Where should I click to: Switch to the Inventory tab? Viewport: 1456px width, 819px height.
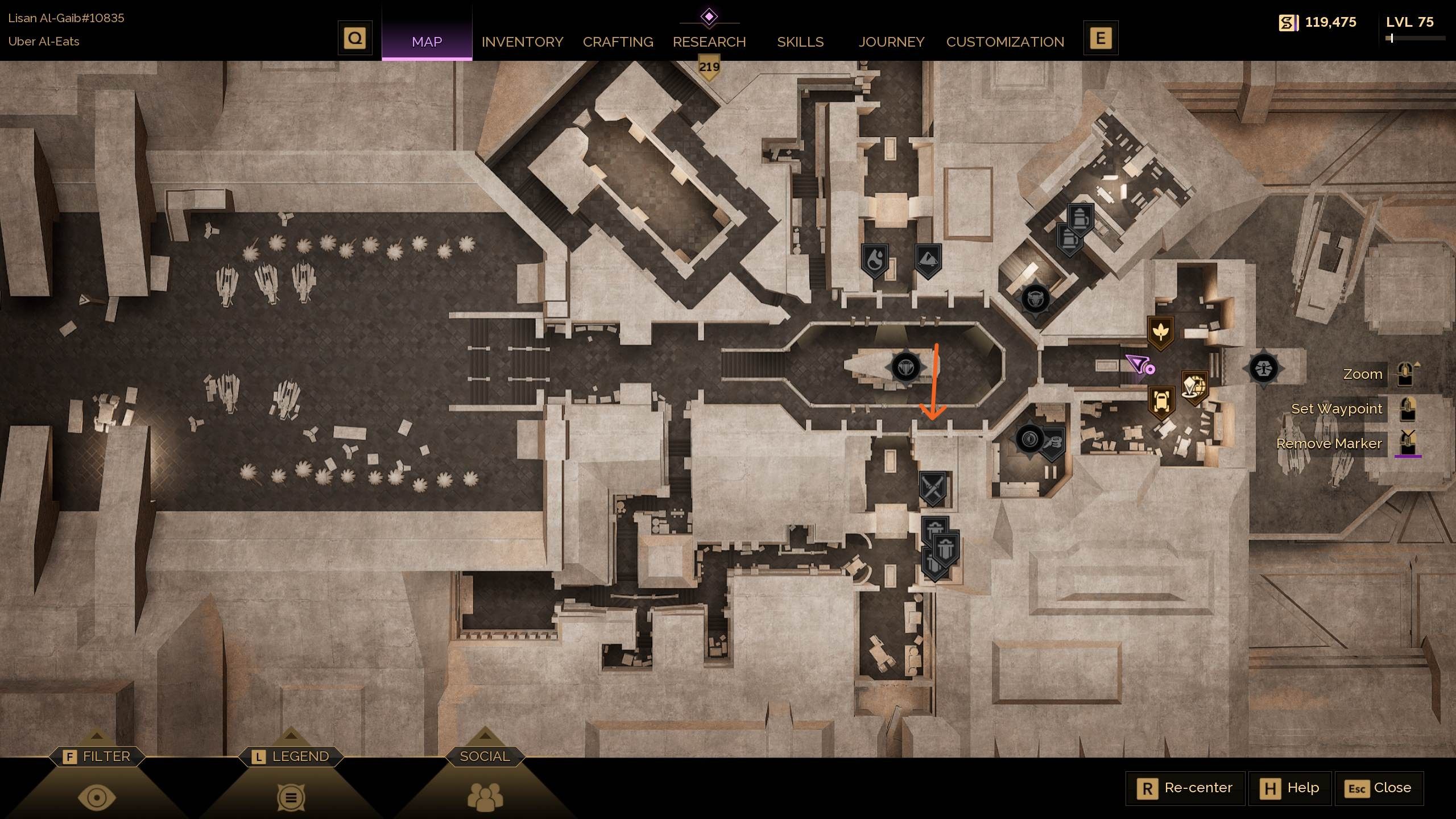pos(522,42)
